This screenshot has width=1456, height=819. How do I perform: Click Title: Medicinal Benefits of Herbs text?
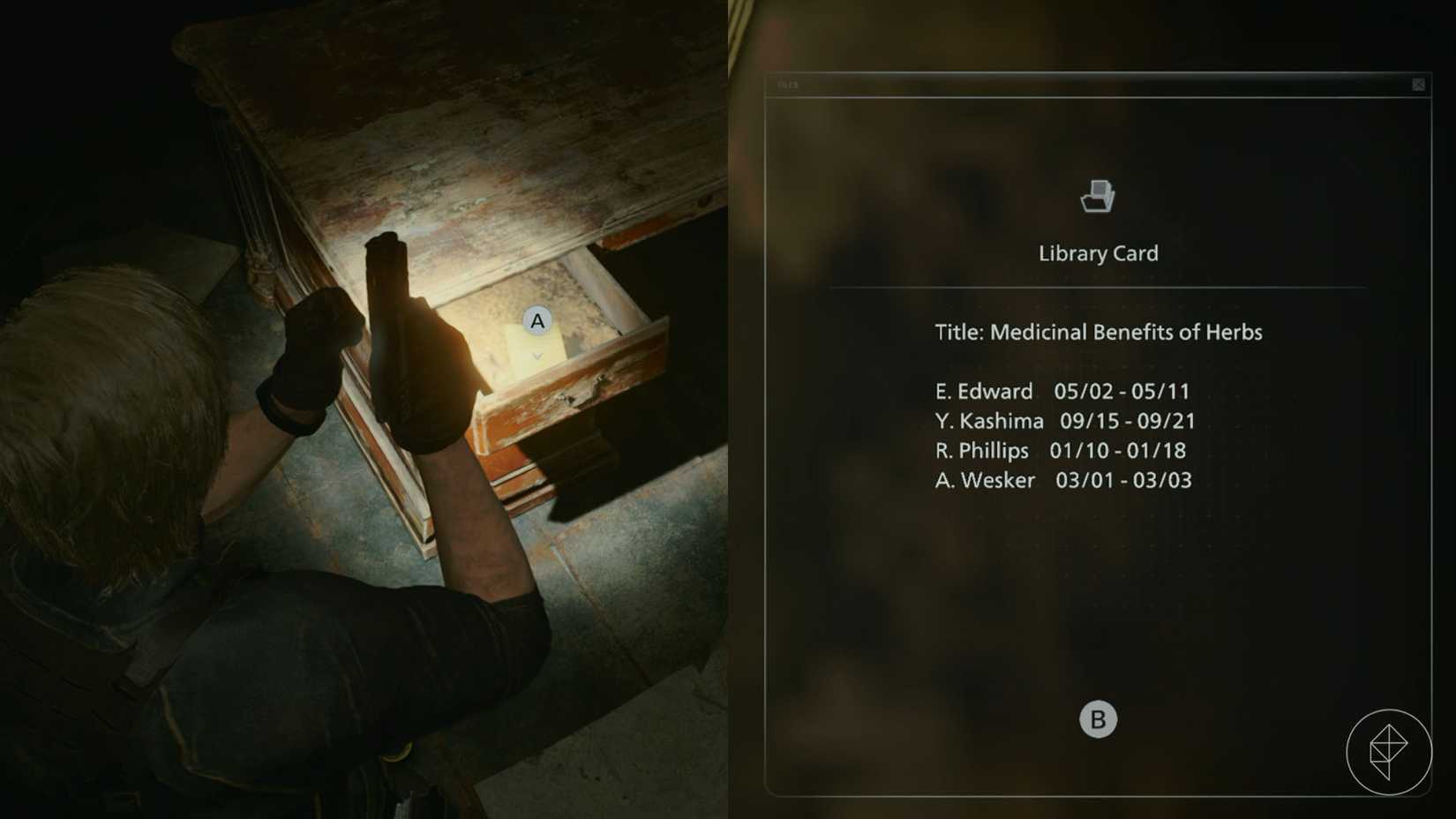[x=1099, y=333]
